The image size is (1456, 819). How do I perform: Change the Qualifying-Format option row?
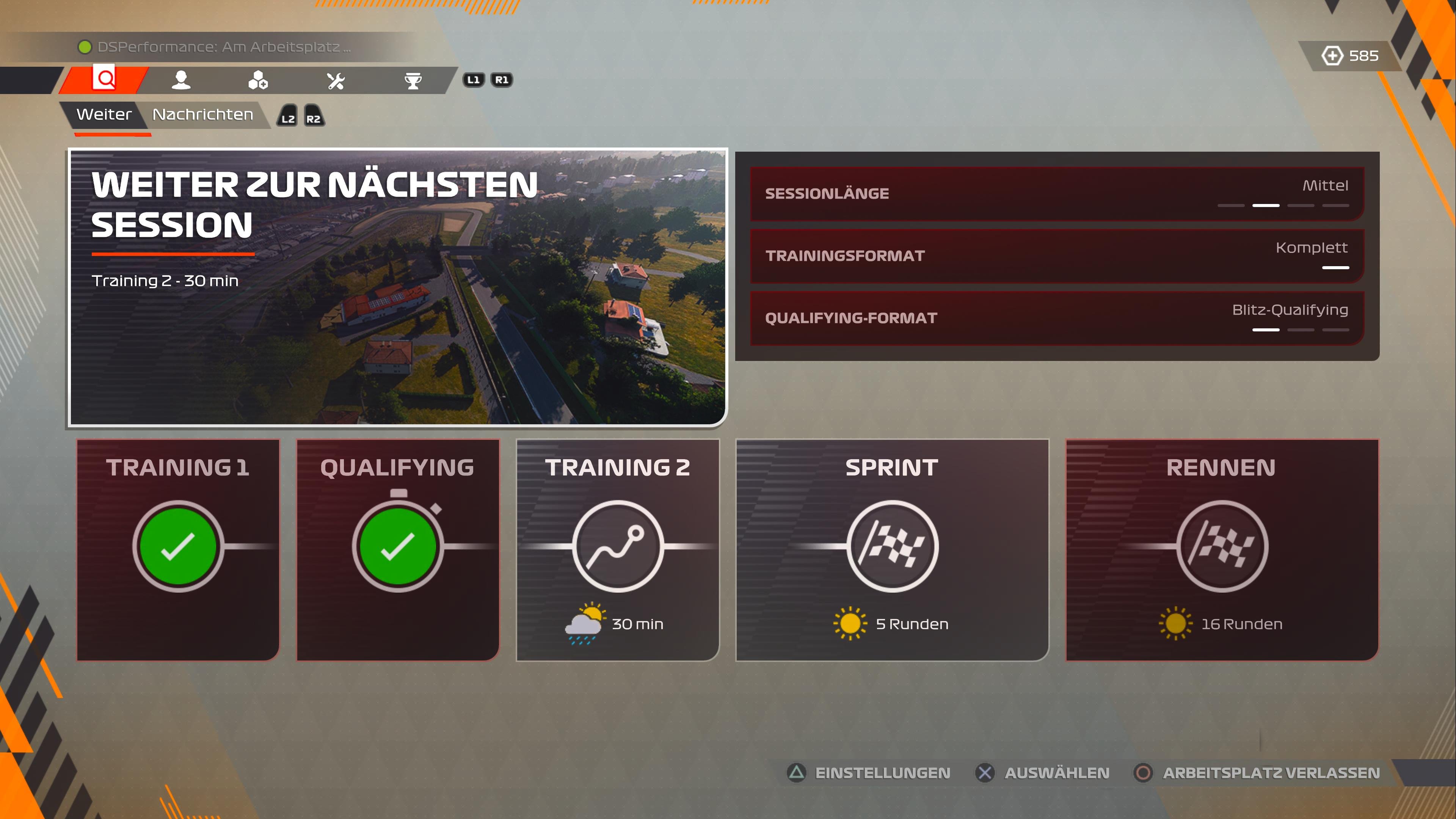(1056, 318)
